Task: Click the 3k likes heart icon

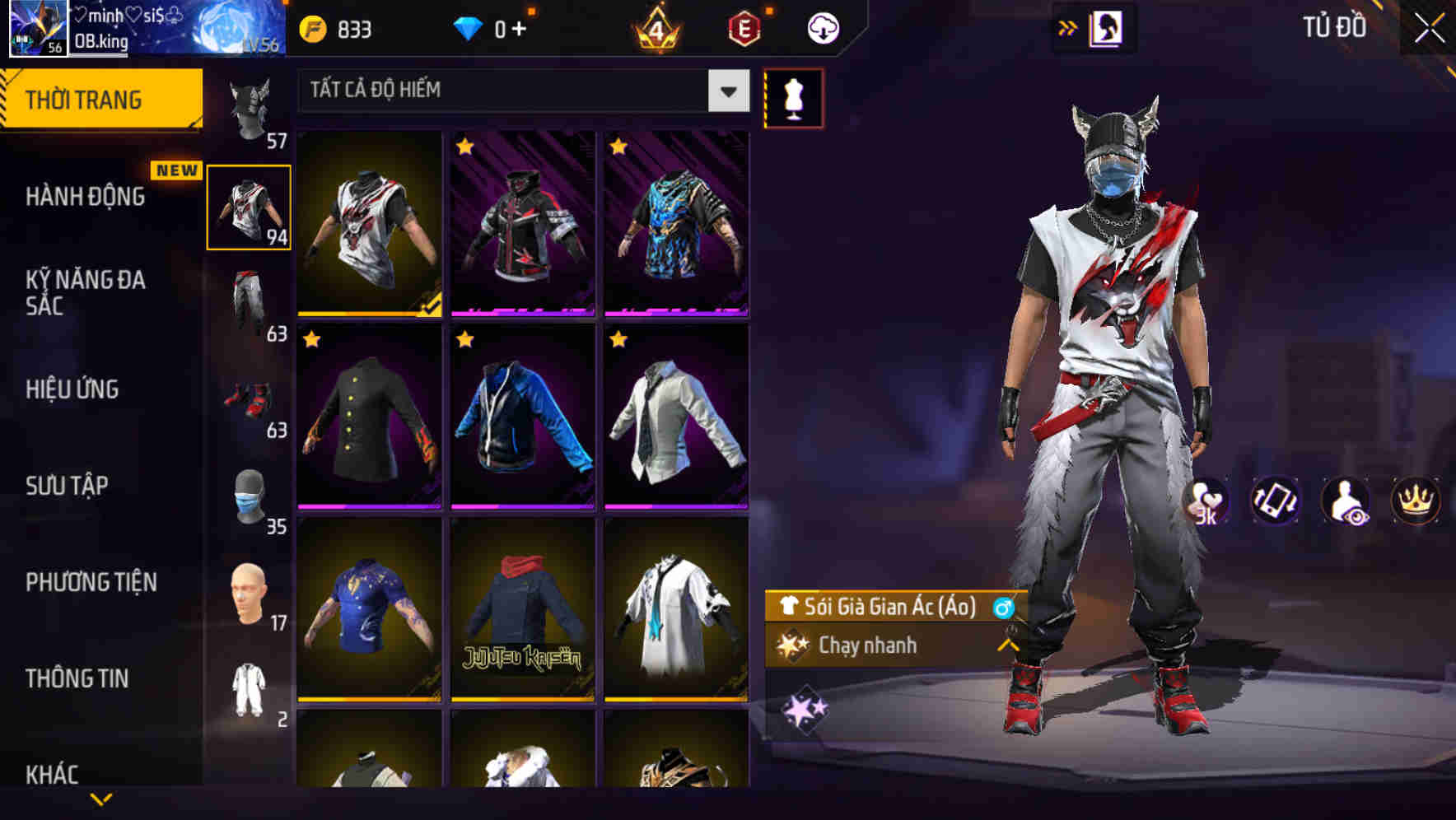Action: [1205, 501]
